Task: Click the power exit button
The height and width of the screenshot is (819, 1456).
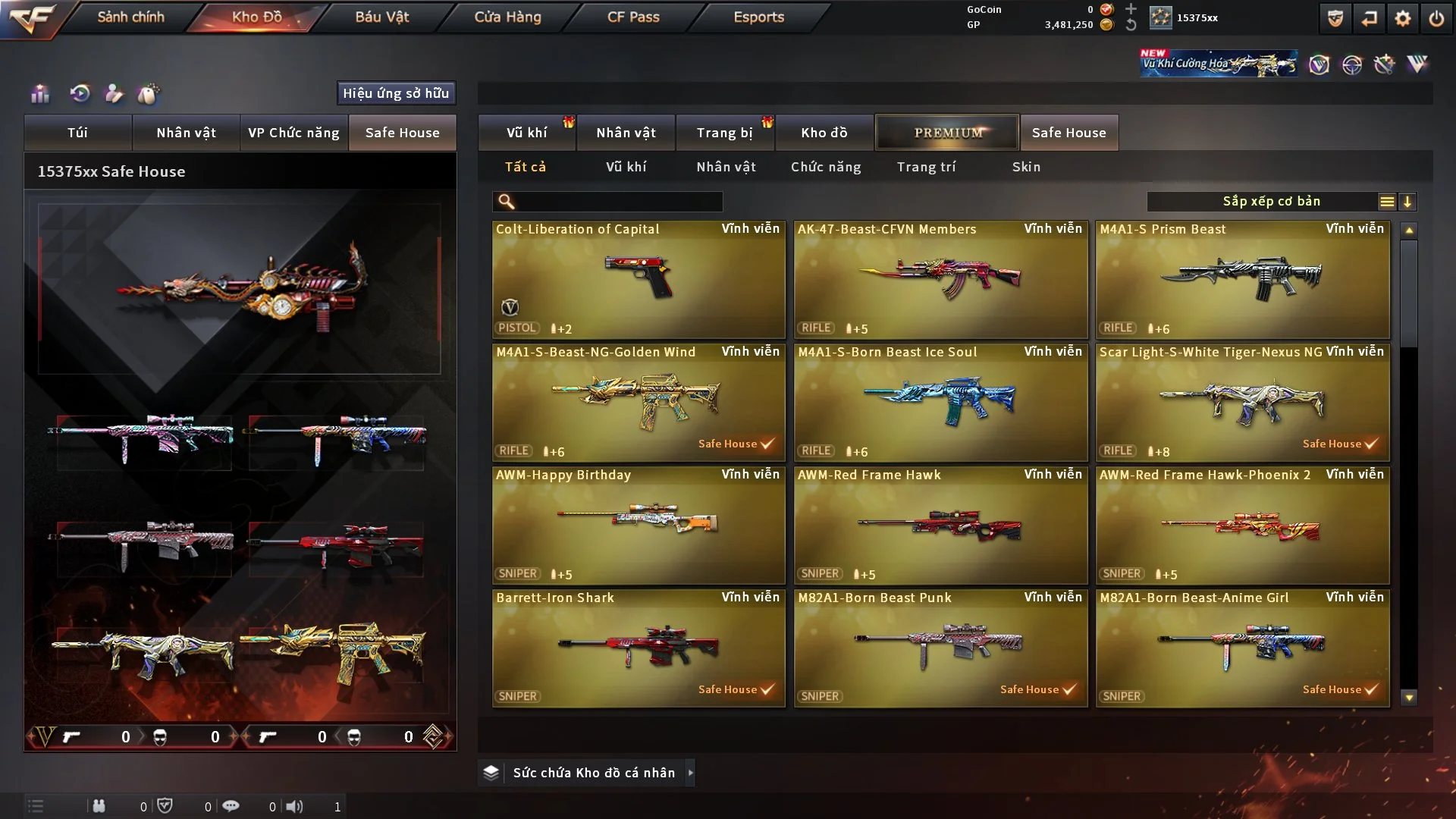Action: (1436, 18)
